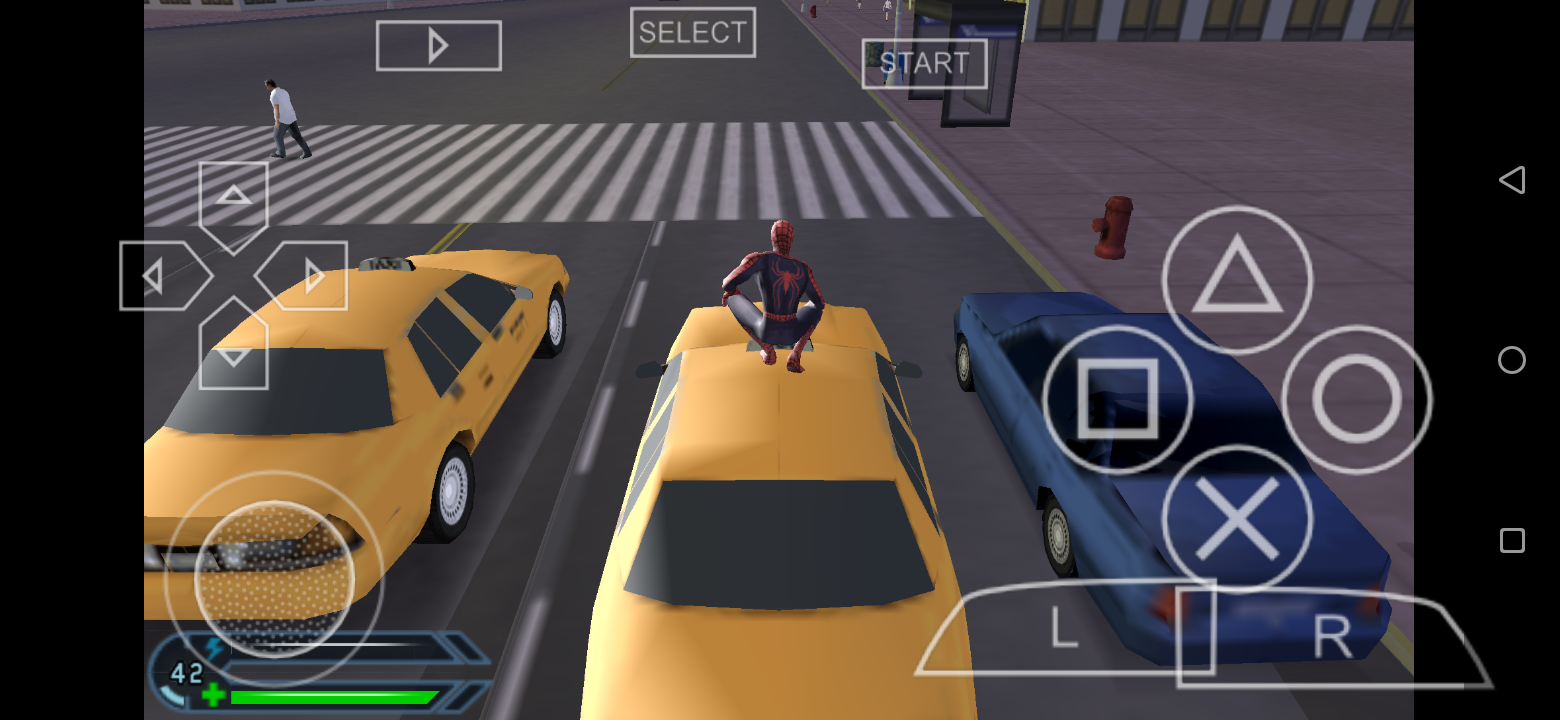Tap the L shoulder button

pyautogui.click(x=1064, y=630)
